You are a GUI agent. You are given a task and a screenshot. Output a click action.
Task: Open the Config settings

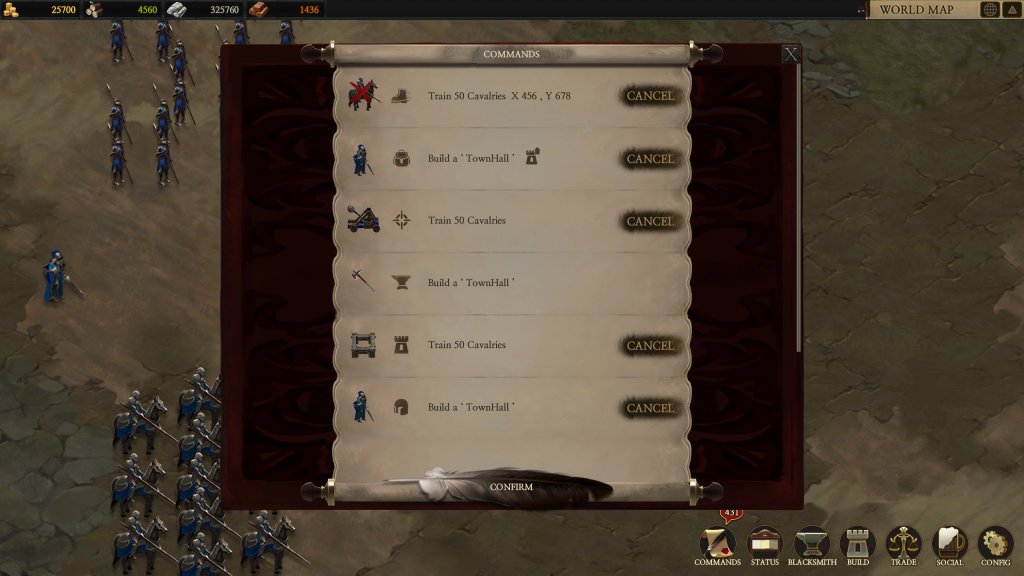(x=995, y=545)
